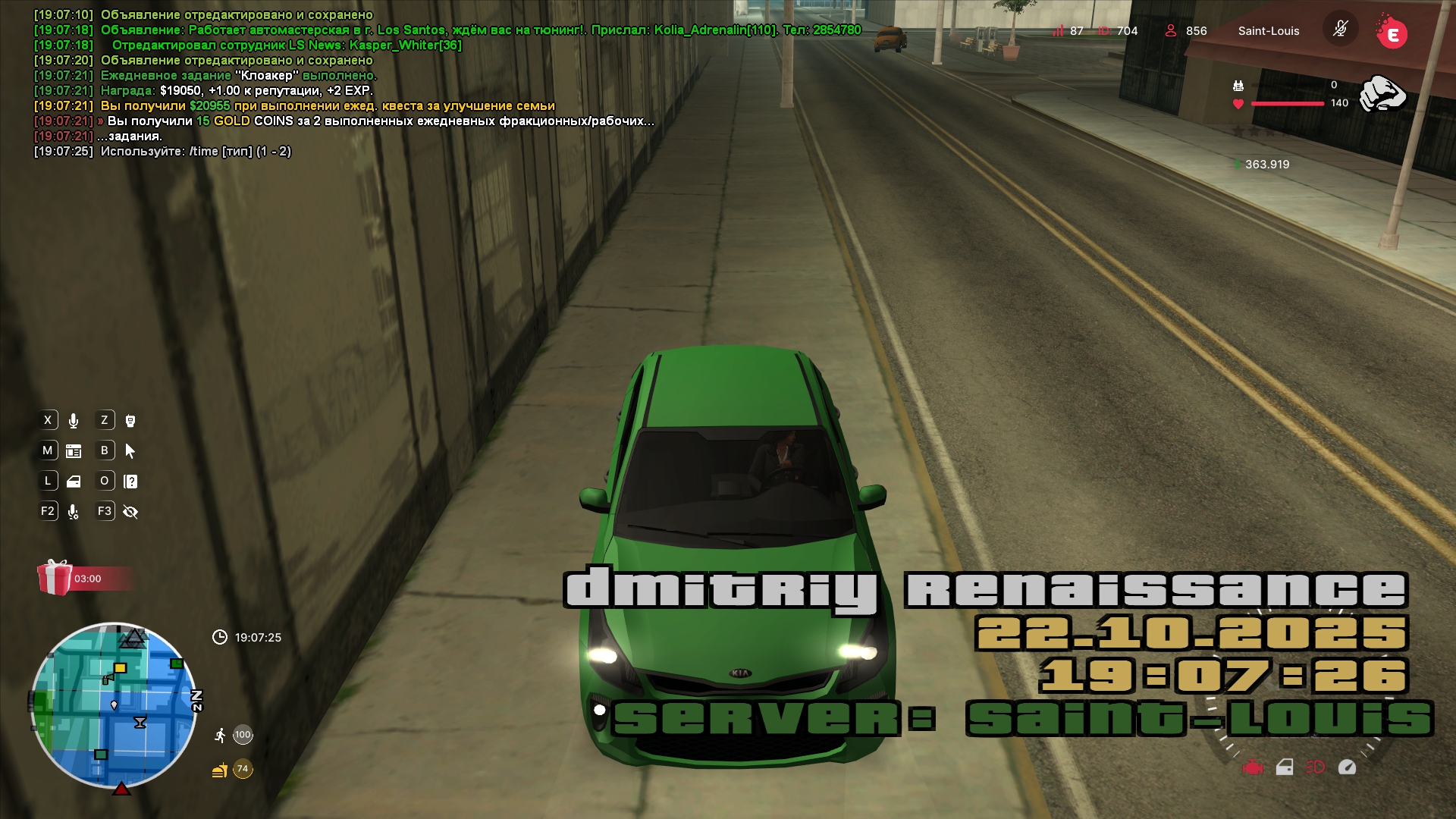The height and width of the screenshot is (819, 1456).
Task: Open the gift box reward timer
Action: [x=55, y=578]
